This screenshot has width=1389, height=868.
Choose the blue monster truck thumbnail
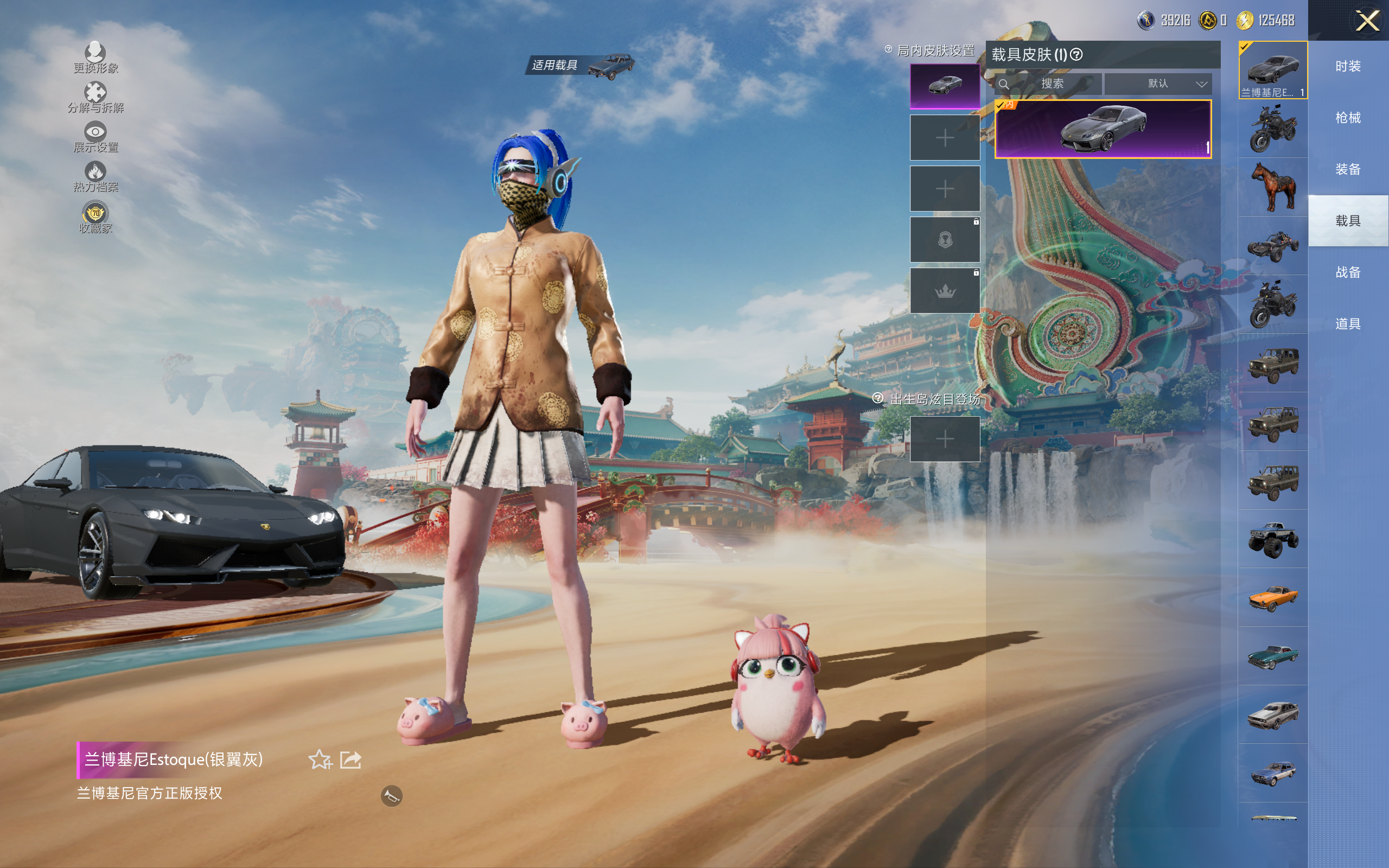(1273, 539)
